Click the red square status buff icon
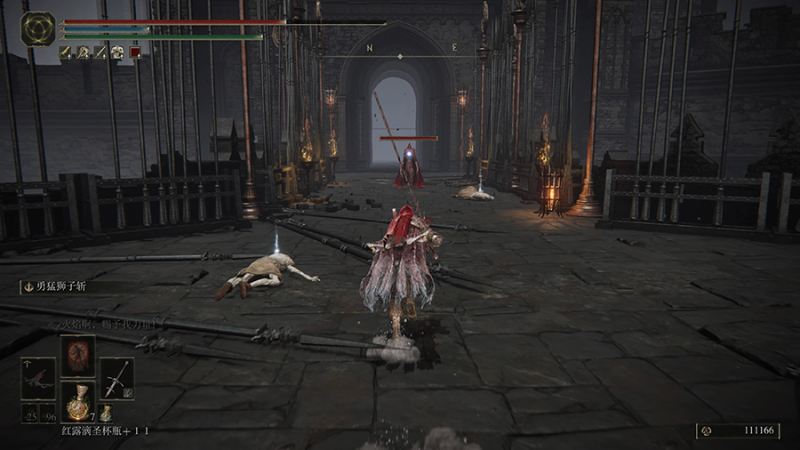The image size is (800, 450). click(x=134, y=52)
